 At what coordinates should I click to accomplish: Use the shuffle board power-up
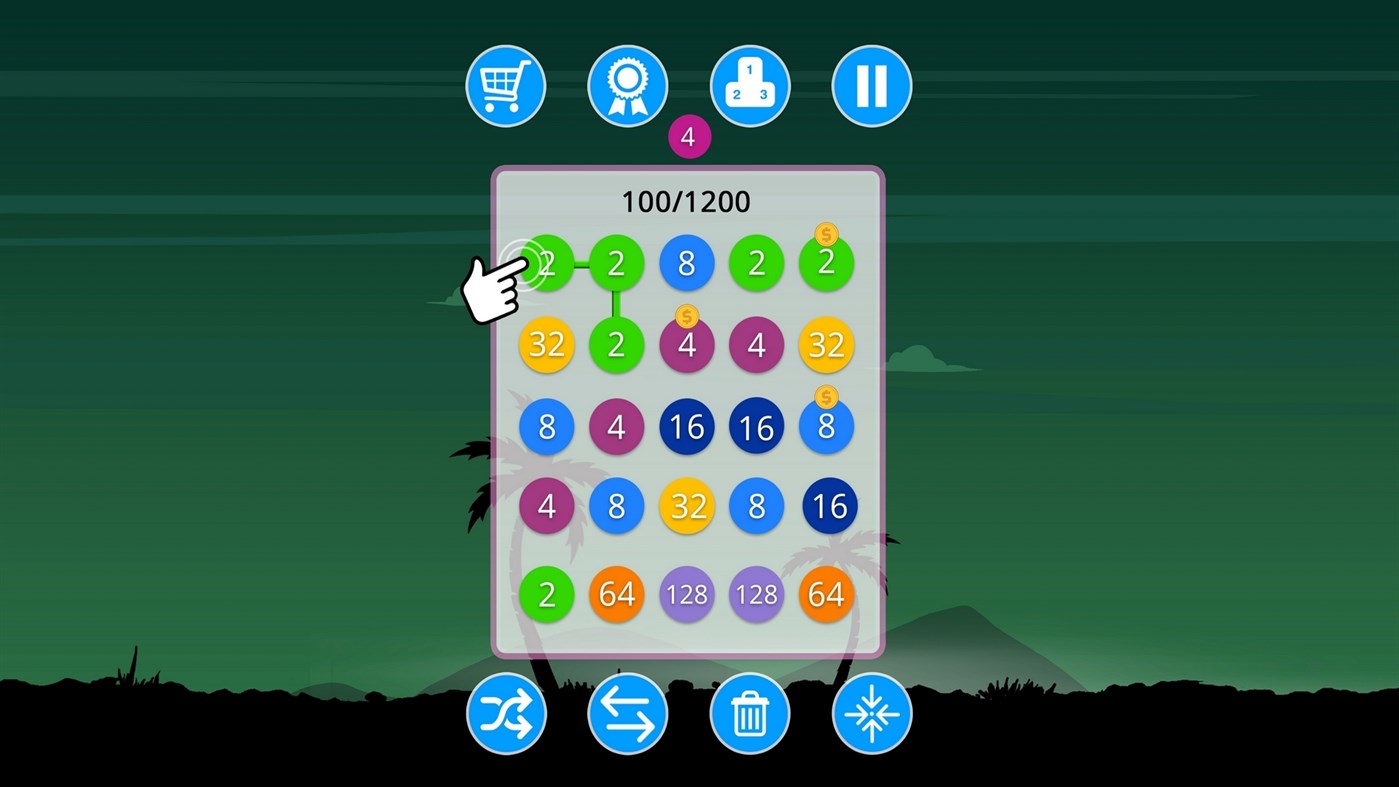(x=505, y=713)
